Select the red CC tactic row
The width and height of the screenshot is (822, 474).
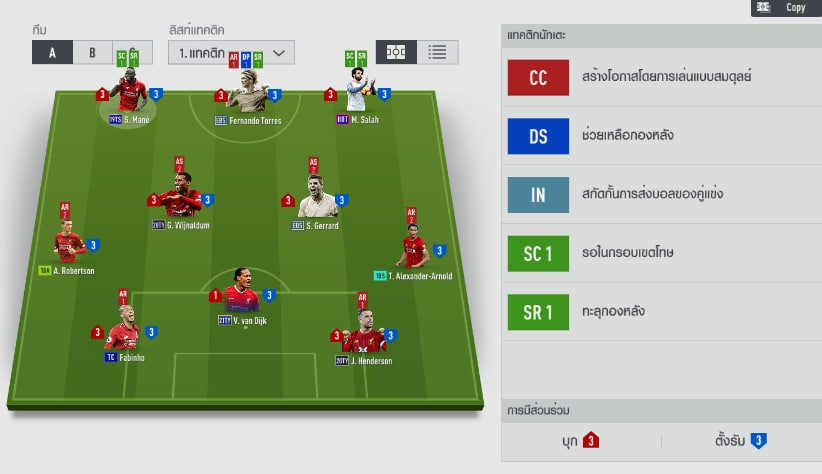coord(661,77)
